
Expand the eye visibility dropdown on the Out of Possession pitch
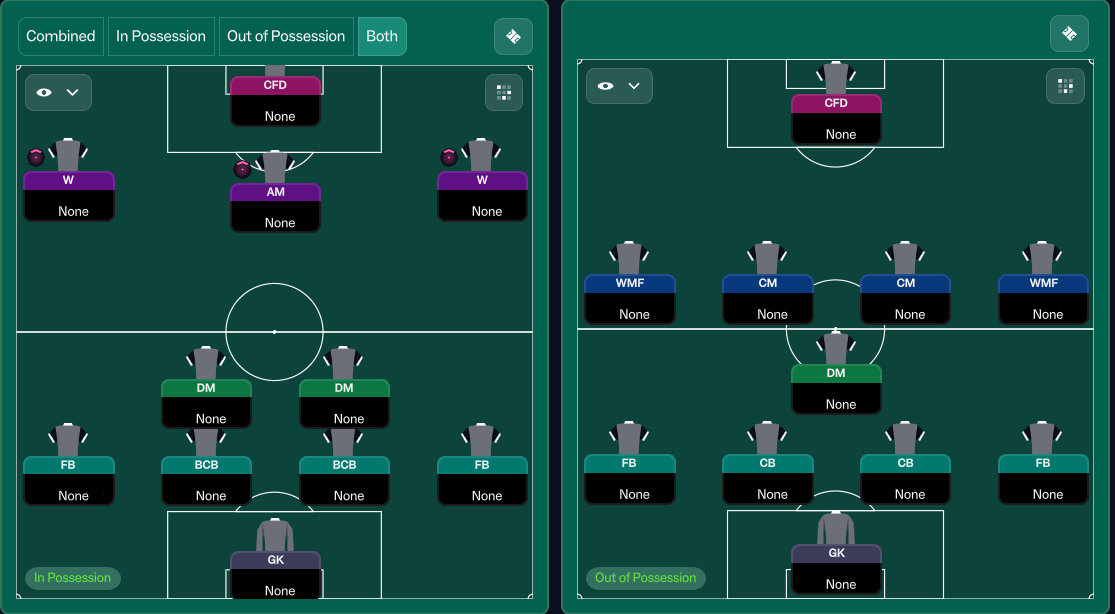(x=619, y=86)
